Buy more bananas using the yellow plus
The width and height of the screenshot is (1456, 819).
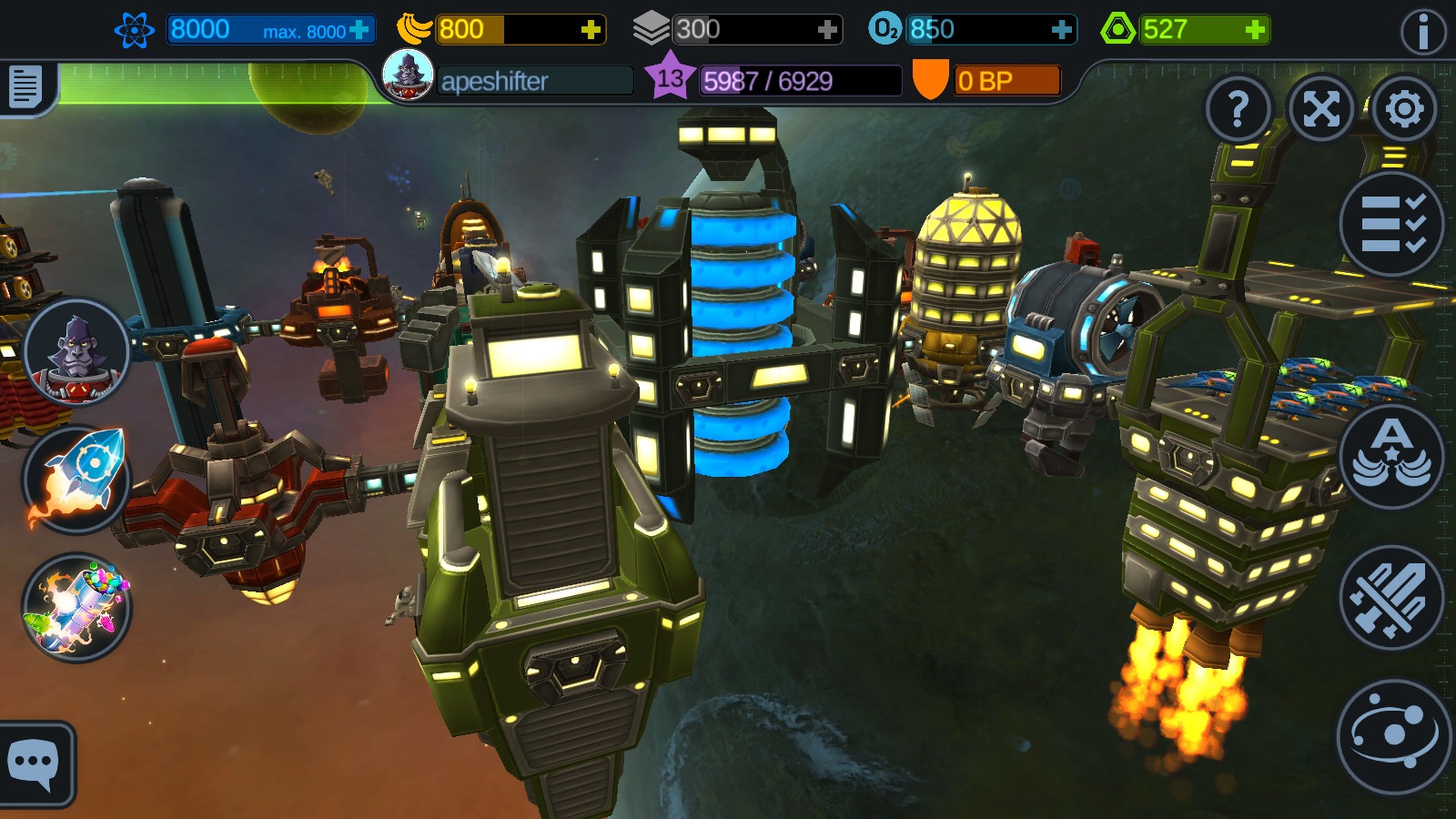(x=591, y=30)
